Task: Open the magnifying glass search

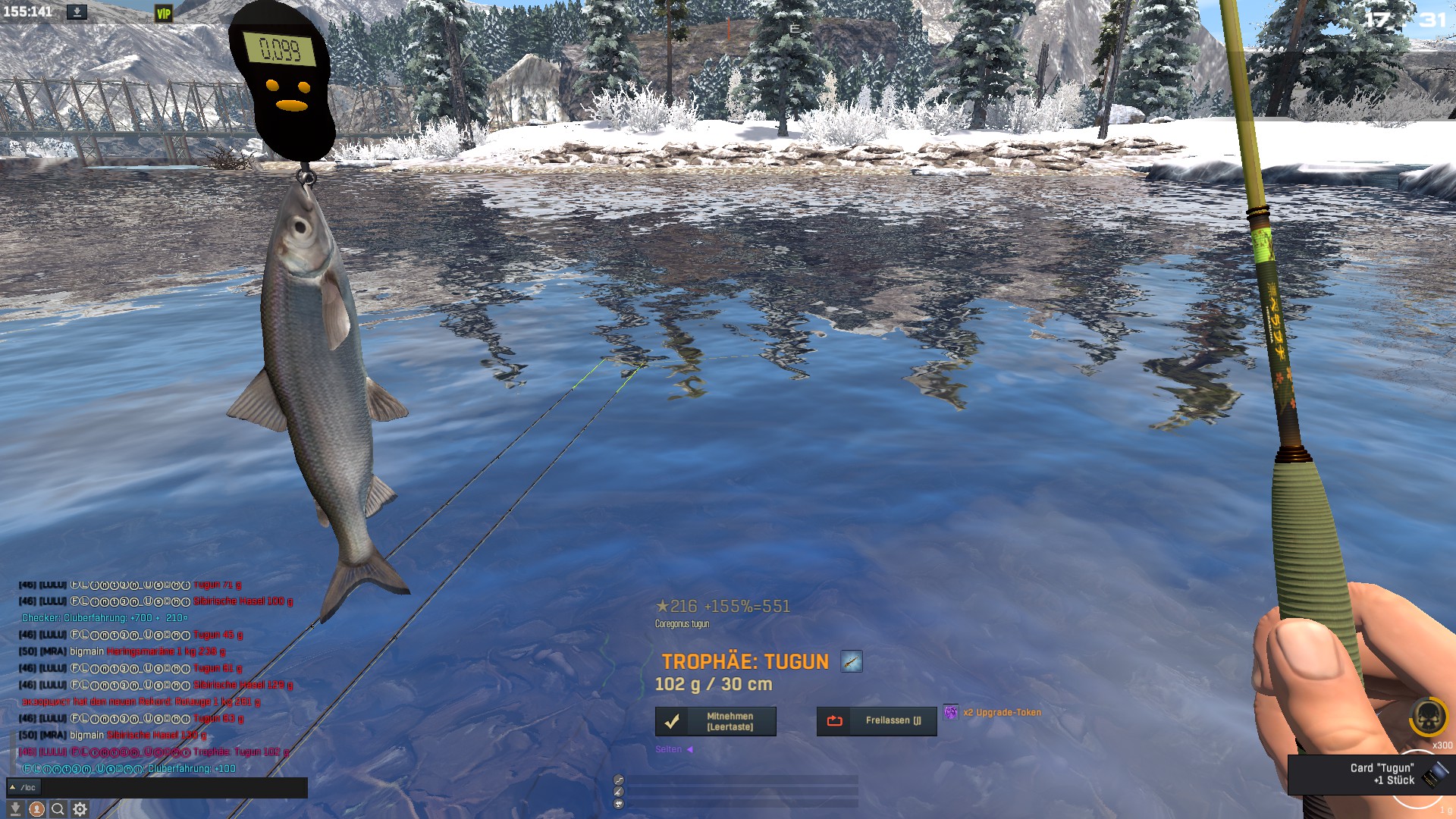Action: point(58,809)
